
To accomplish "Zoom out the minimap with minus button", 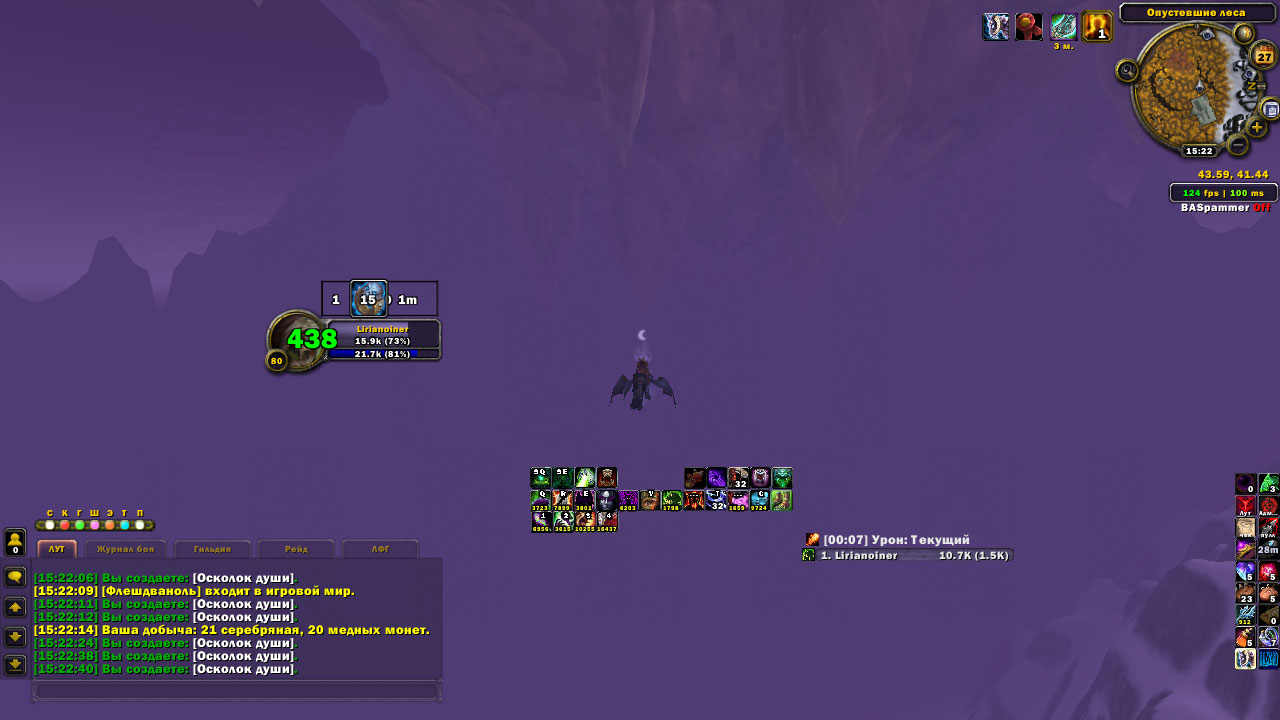I will 1237,145.
